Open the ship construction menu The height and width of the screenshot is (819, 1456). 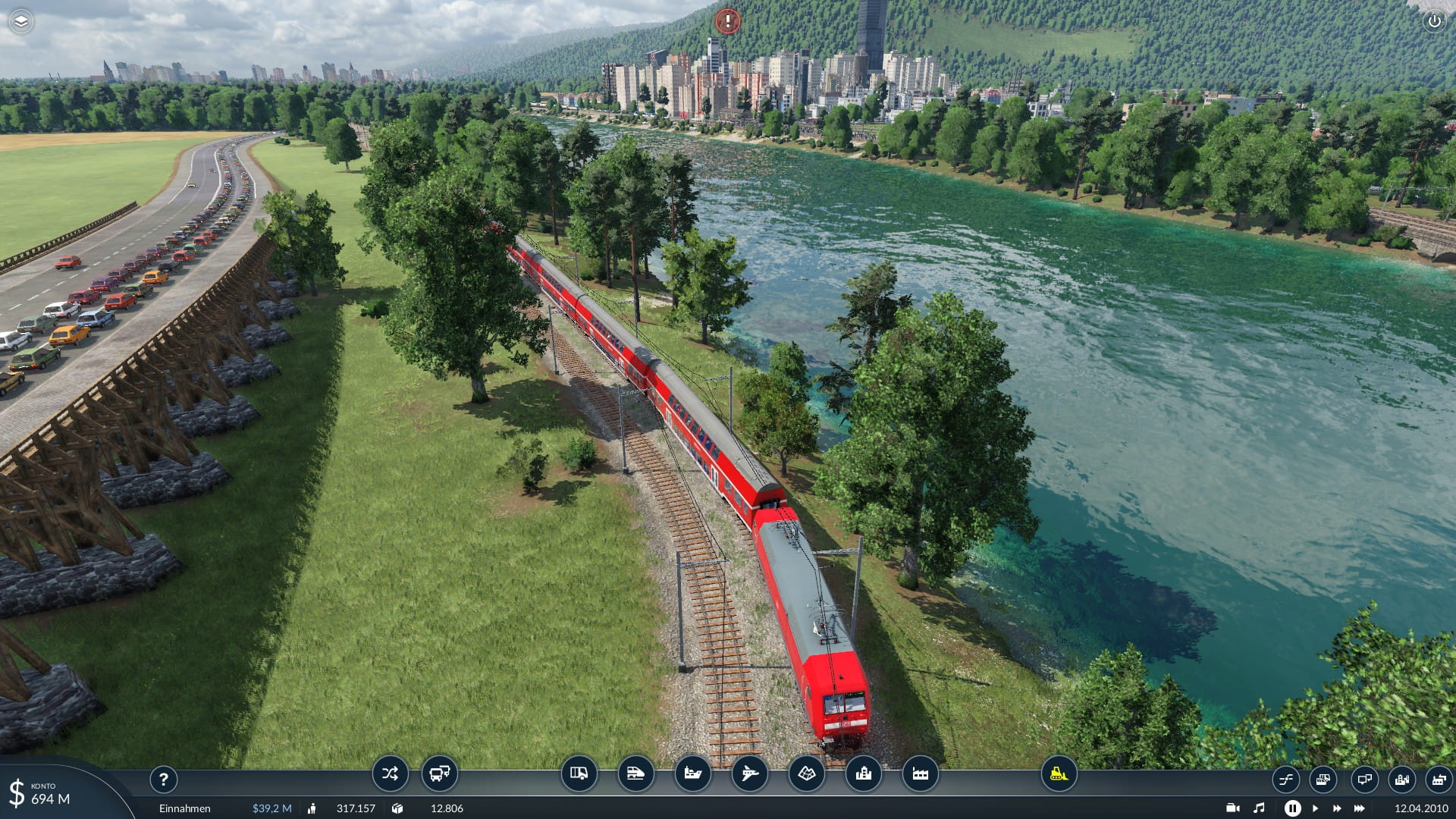(x=692, y=773)
